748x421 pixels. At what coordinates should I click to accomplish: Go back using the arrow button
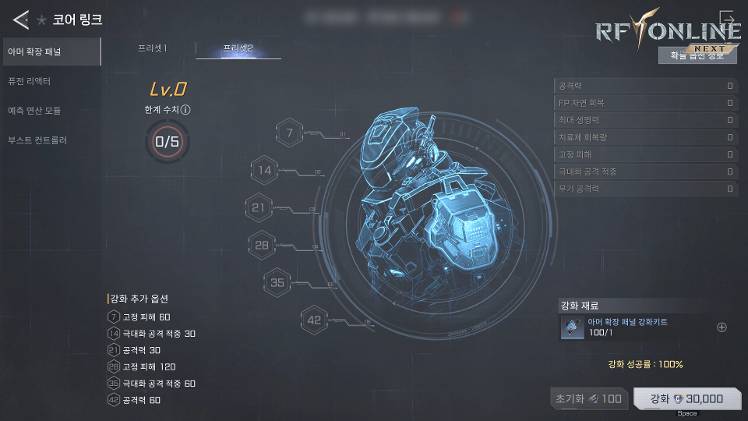(x=20, y=19)
